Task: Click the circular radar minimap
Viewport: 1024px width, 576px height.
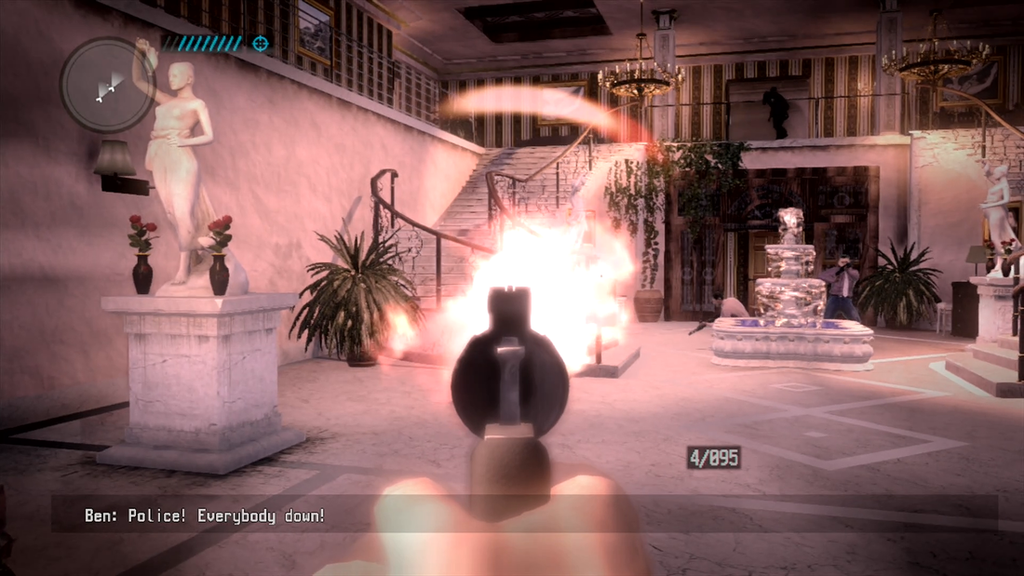Action: (x=107, y=85)
